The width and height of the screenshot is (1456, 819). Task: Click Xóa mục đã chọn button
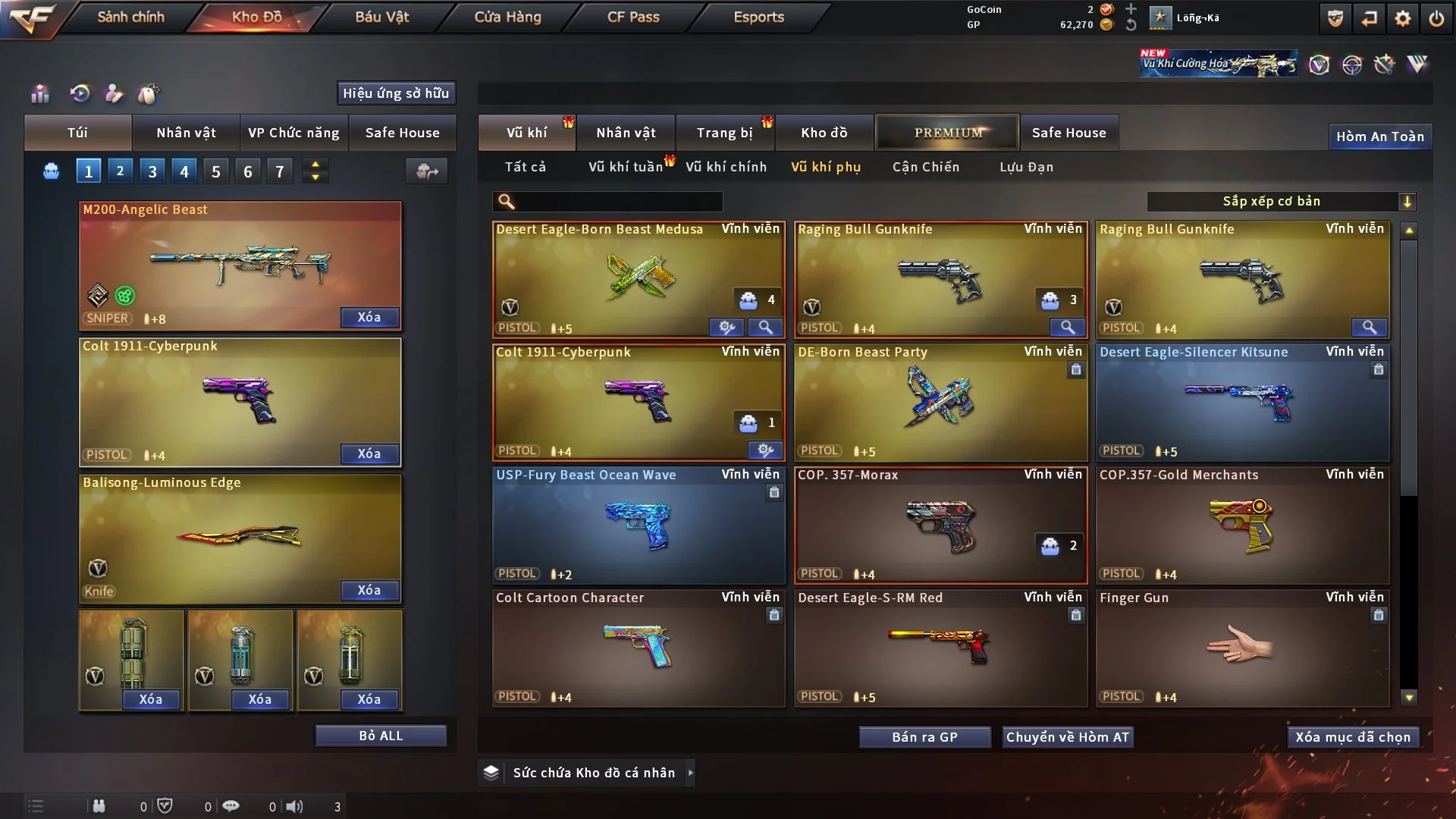coord(1352,737)
